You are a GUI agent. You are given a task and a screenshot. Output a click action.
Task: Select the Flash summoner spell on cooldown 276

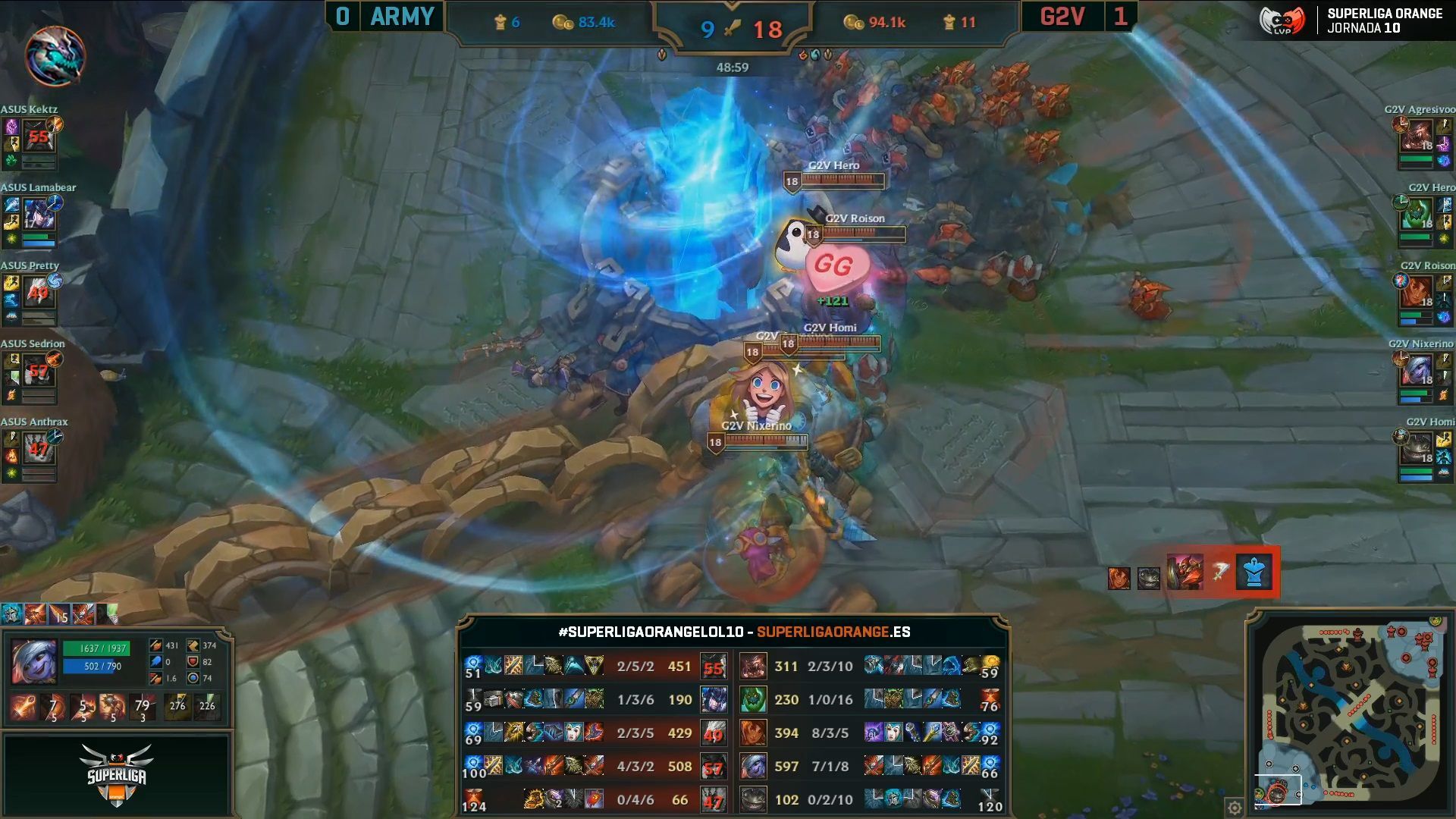point(177,705)
